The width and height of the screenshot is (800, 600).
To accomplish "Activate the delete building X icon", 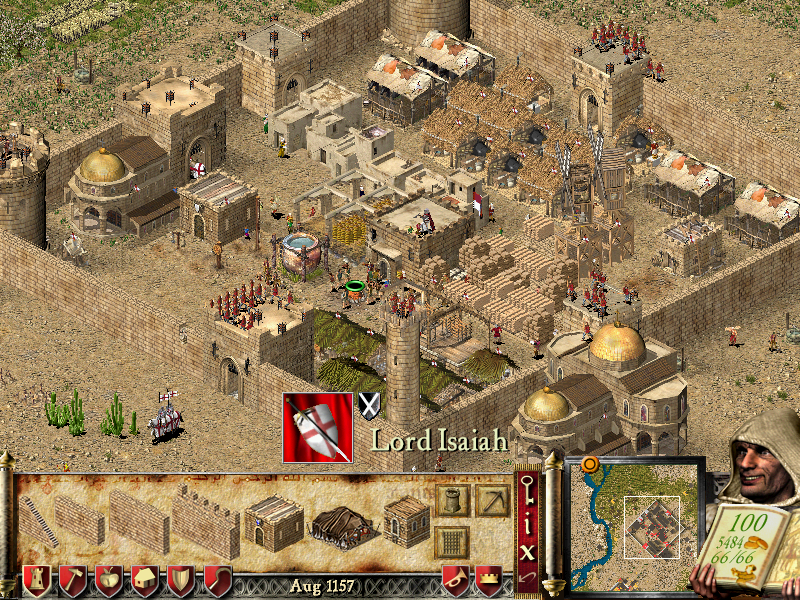I will point(528,549).
